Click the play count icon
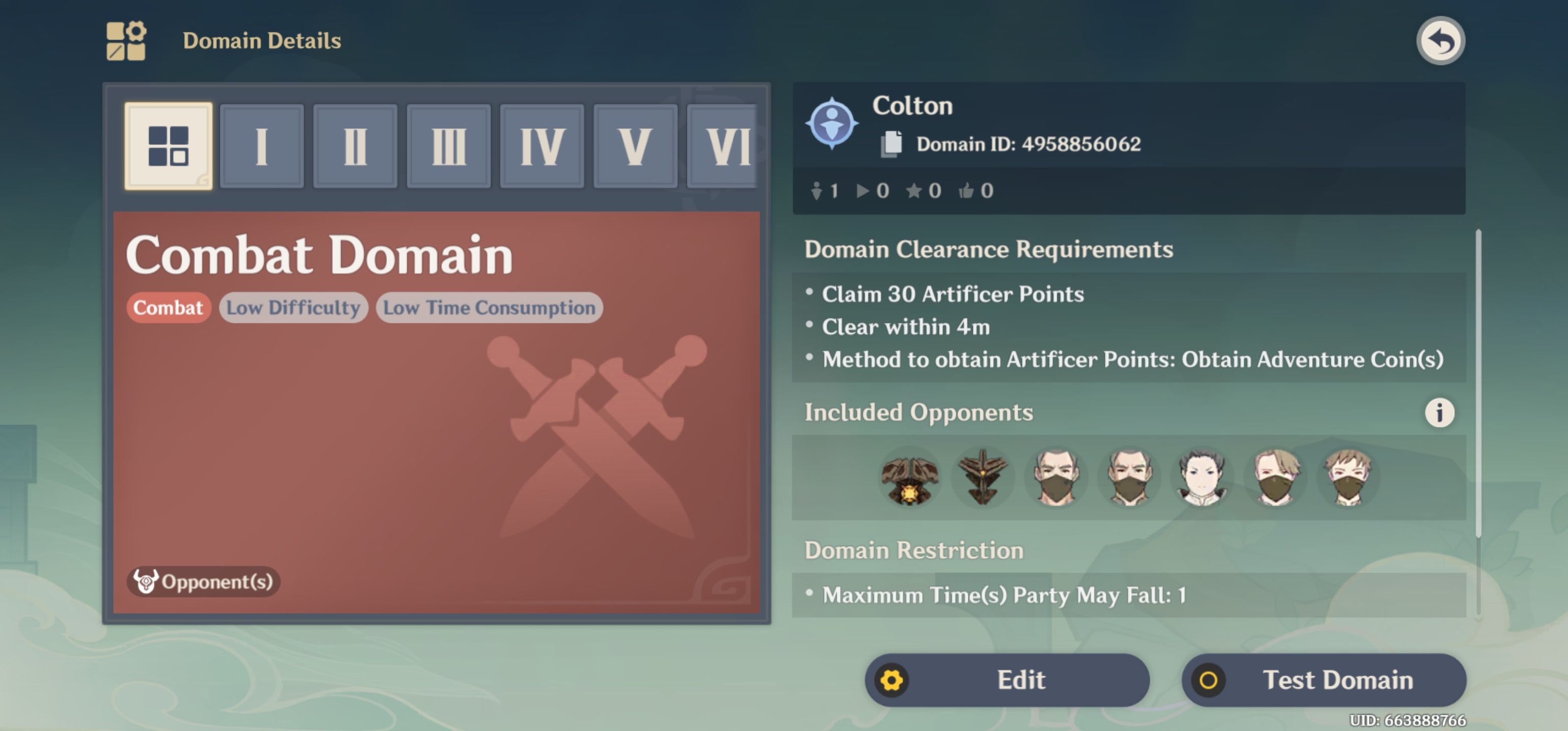1568x731 pixels. [x=864, y=190]
